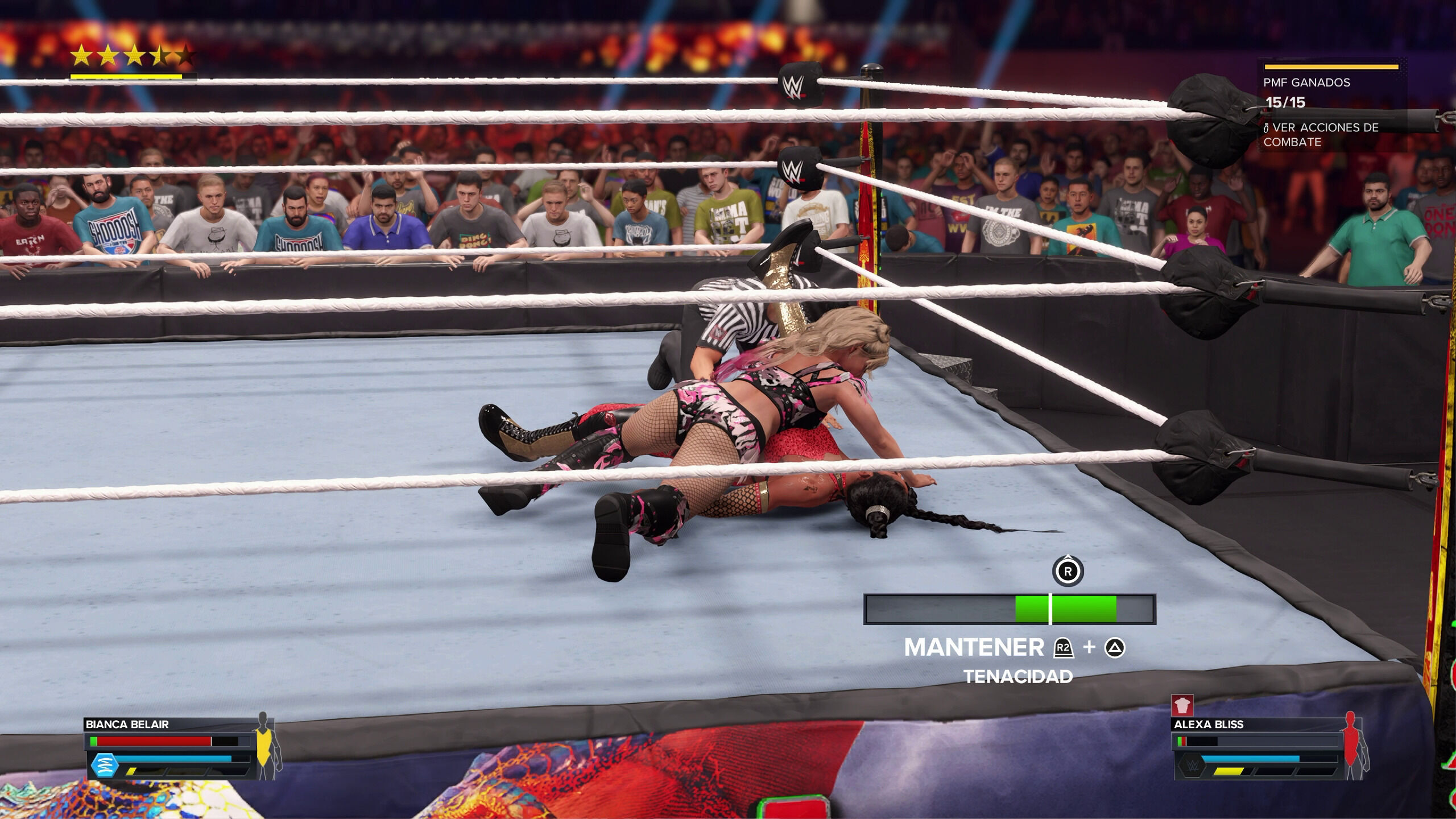Click the green zone of the pin meter
This screenshot has width=1456, height=819.
[1066, 609]
